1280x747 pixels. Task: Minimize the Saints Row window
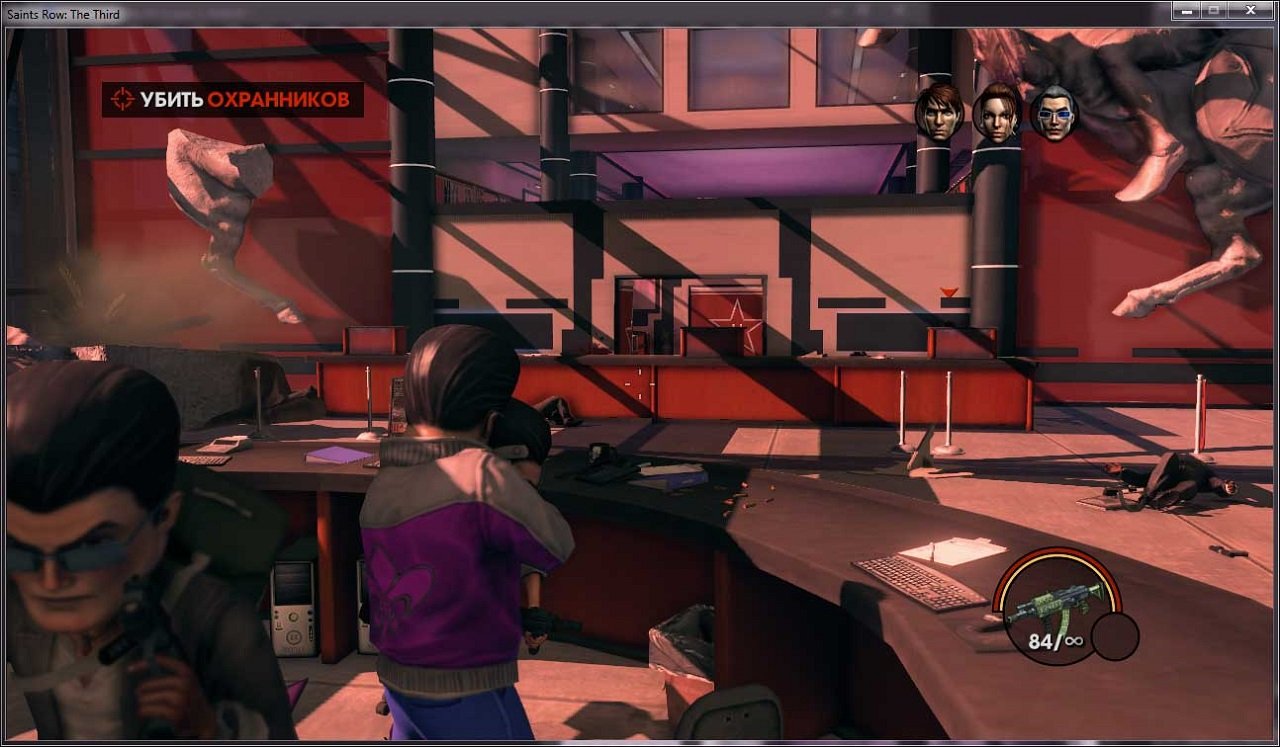(1189, 11)
